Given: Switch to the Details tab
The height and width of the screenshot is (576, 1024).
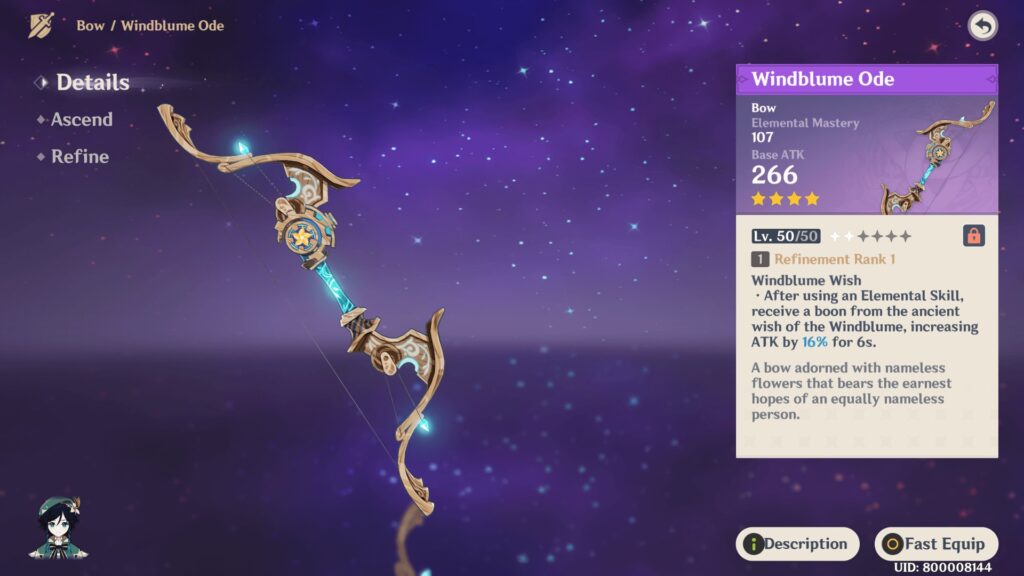Looking at the screenshot, I should pos(92,83).
